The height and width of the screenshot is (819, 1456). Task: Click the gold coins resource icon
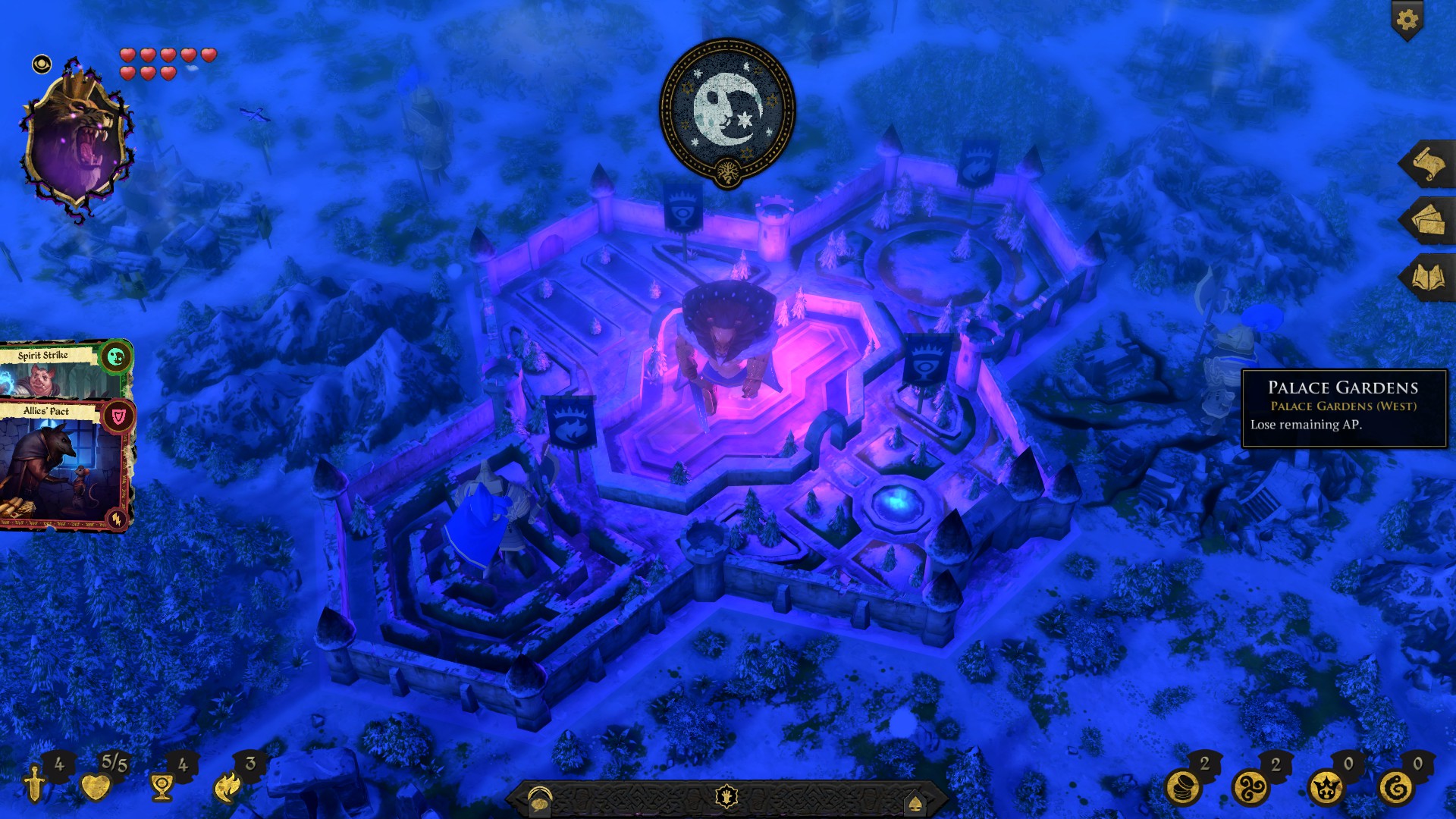(x=1183, y=787)
